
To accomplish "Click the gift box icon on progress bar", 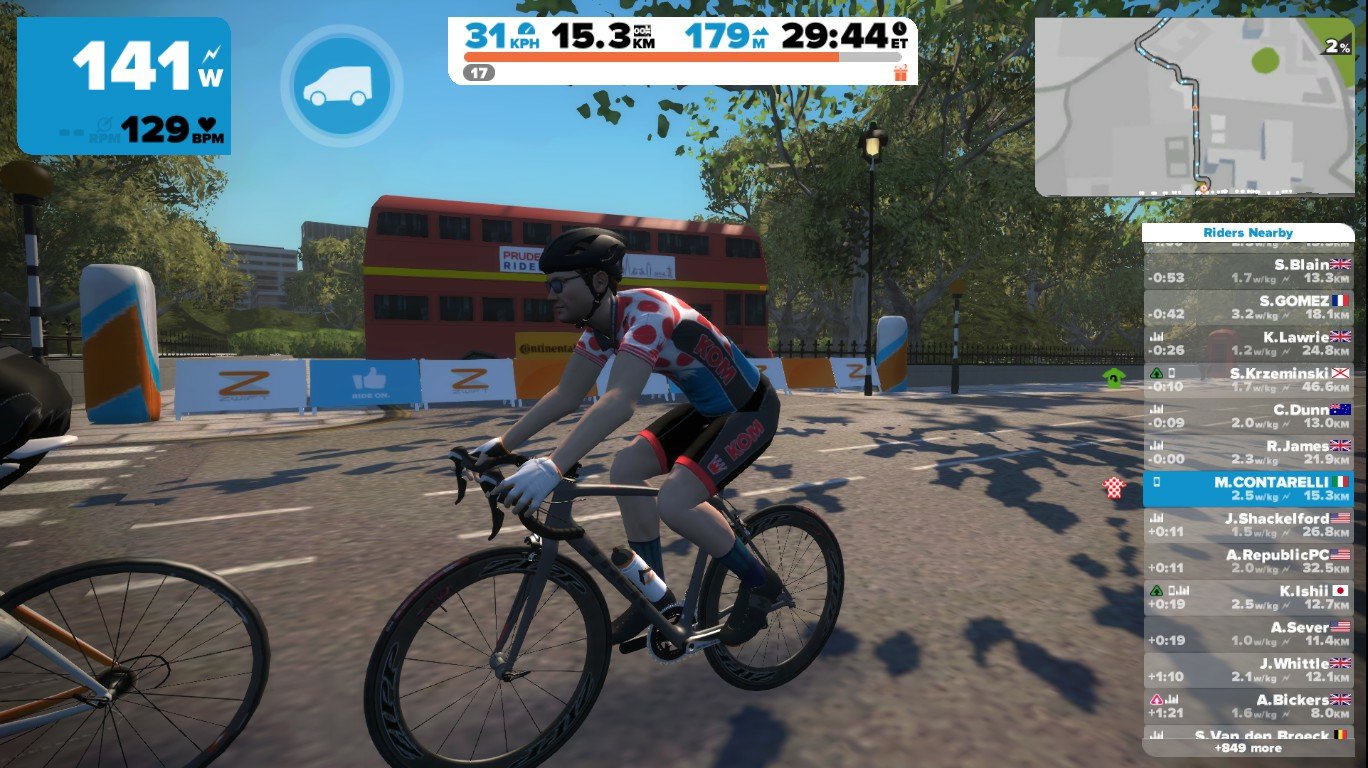I will pyautogui.click(x=900, y=73).
